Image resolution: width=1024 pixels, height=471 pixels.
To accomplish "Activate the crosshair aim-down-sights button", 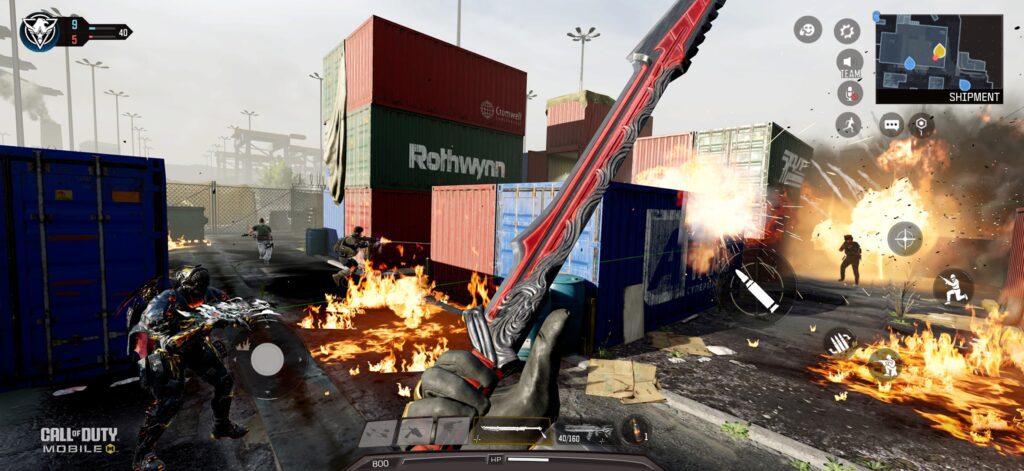I will click(904, 238).
